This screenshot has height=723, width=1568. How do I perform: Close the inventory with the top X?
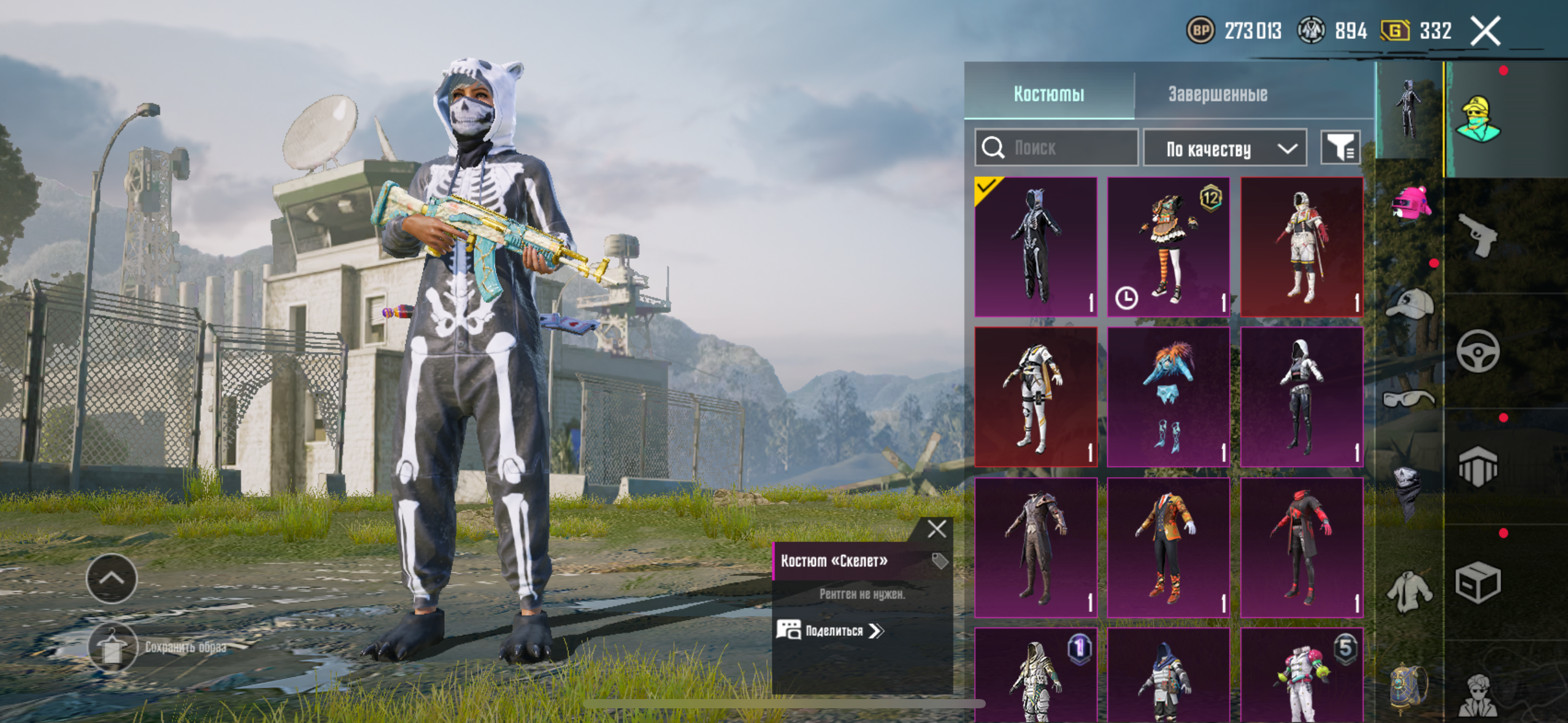pos(1485,31)
